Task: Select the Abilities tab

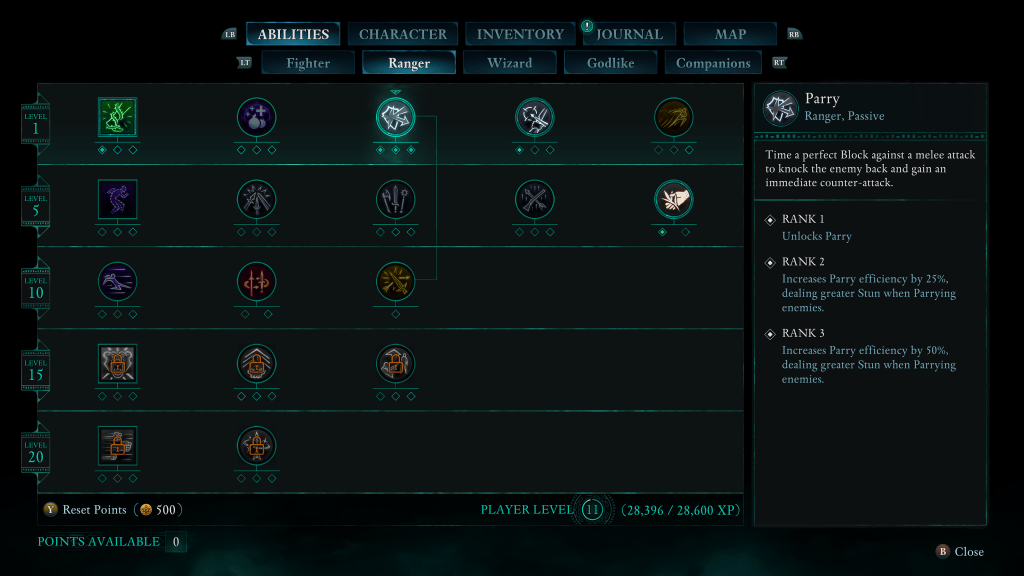Action: coord(293,34)
